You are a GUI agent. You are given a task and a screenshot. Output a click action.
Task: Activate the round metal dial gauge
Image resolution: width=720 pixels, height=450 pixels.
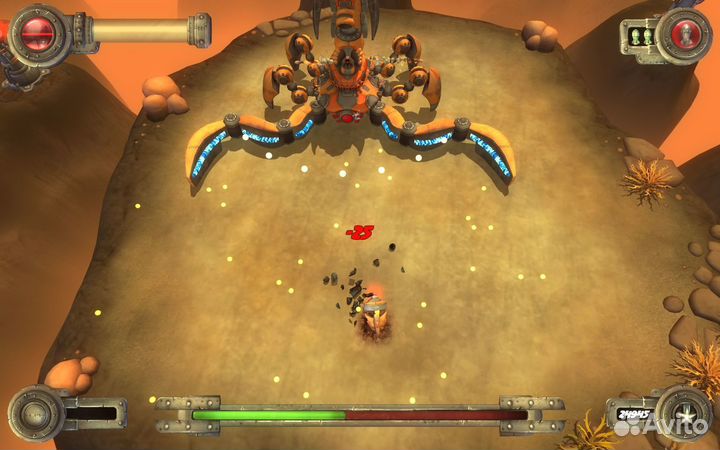coord(34,413)
